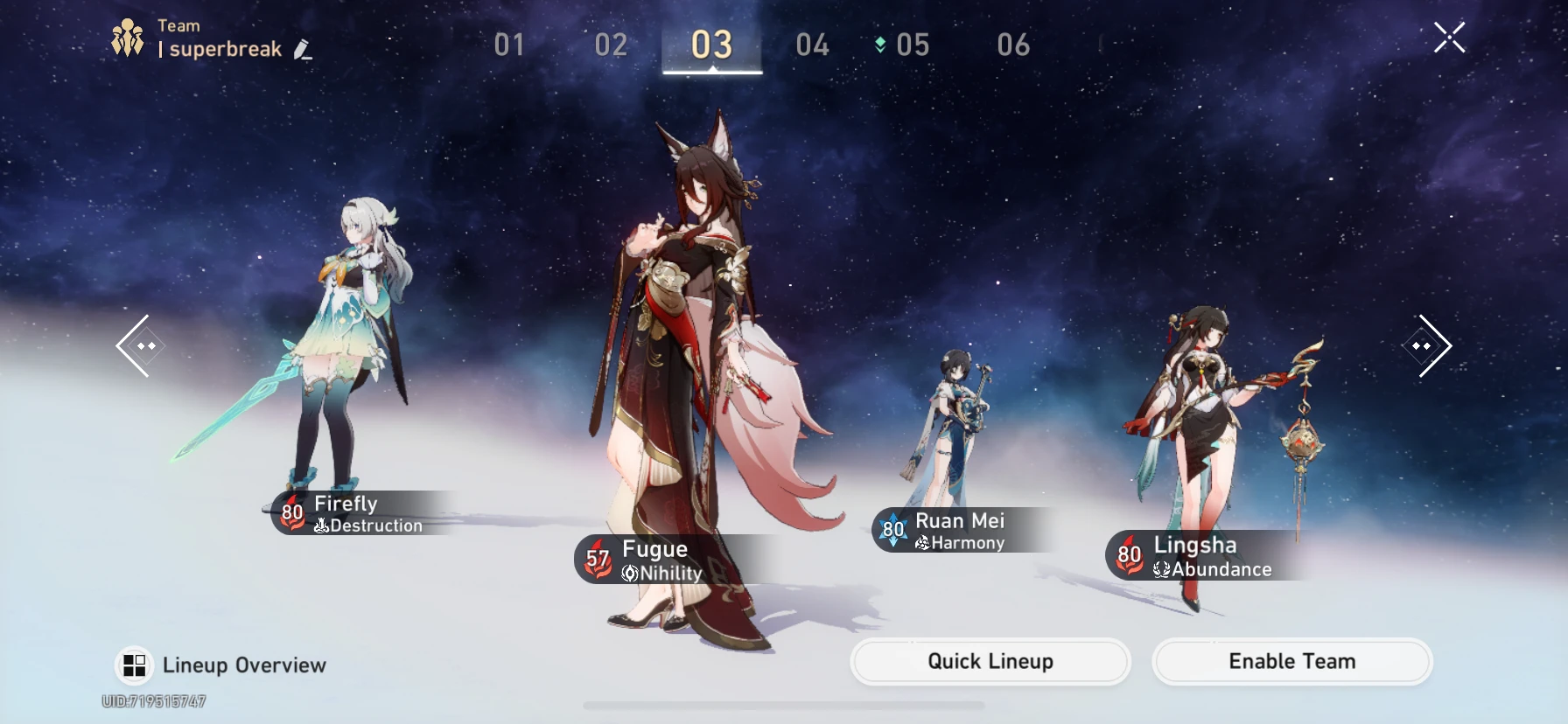This screenshot has height=724, width=1568.
Task: Click the Abundance path icon under Lingsha
Action: [x=1160, y=569]
